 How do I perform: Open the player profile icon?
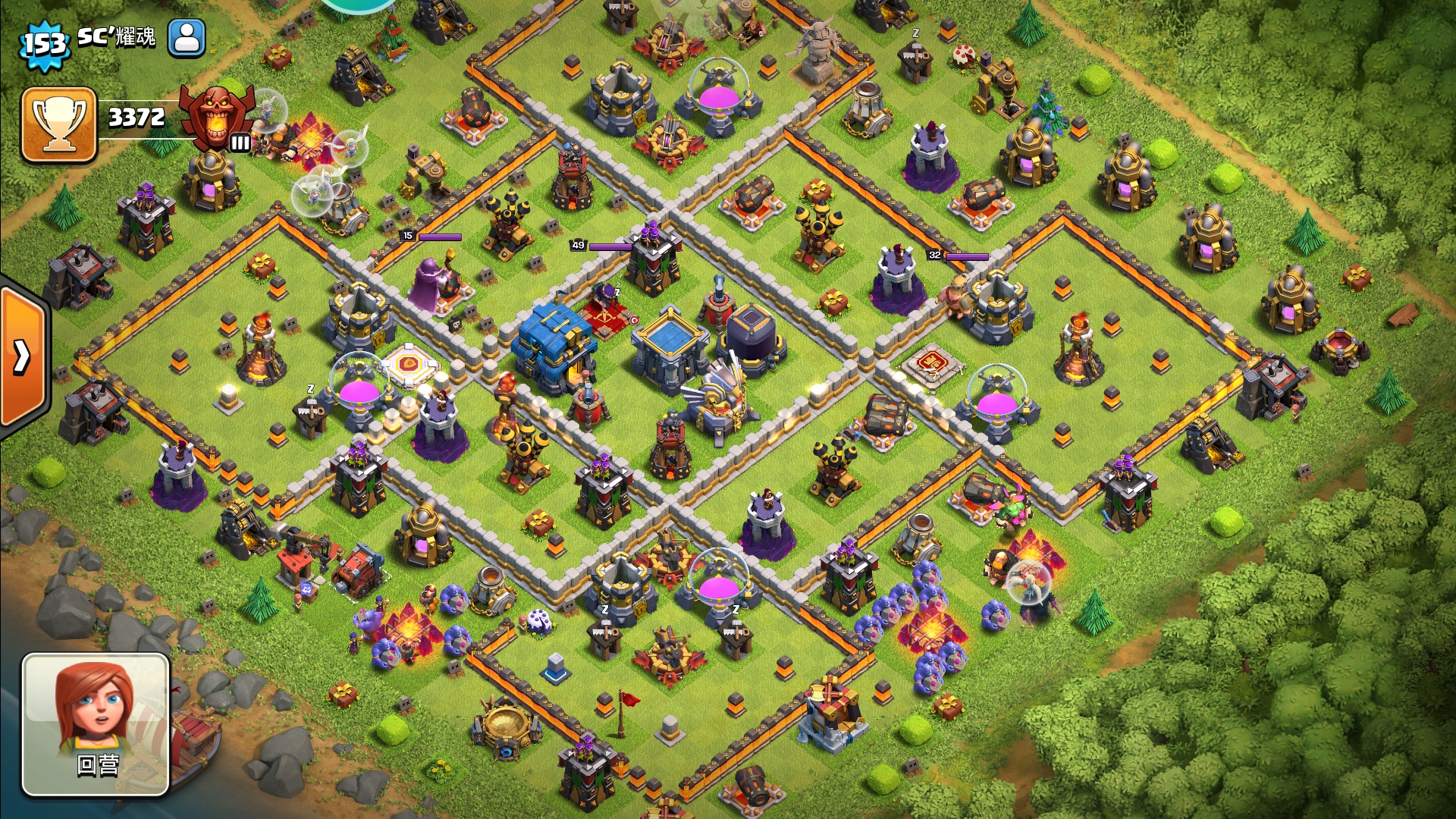(x=187, y=37)
